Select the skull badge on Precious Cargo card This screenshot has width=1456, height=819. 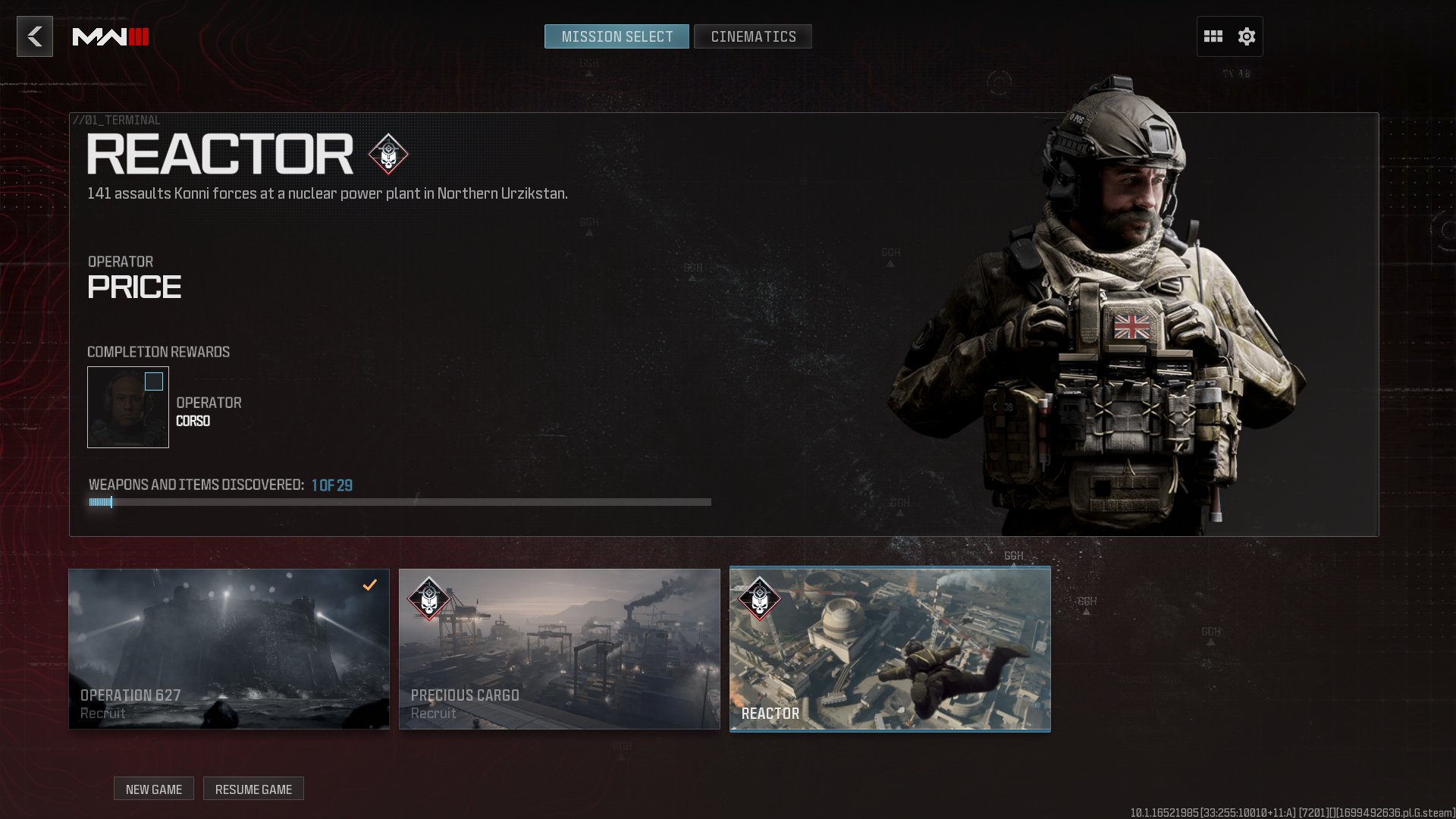click(x=428, y=598)
